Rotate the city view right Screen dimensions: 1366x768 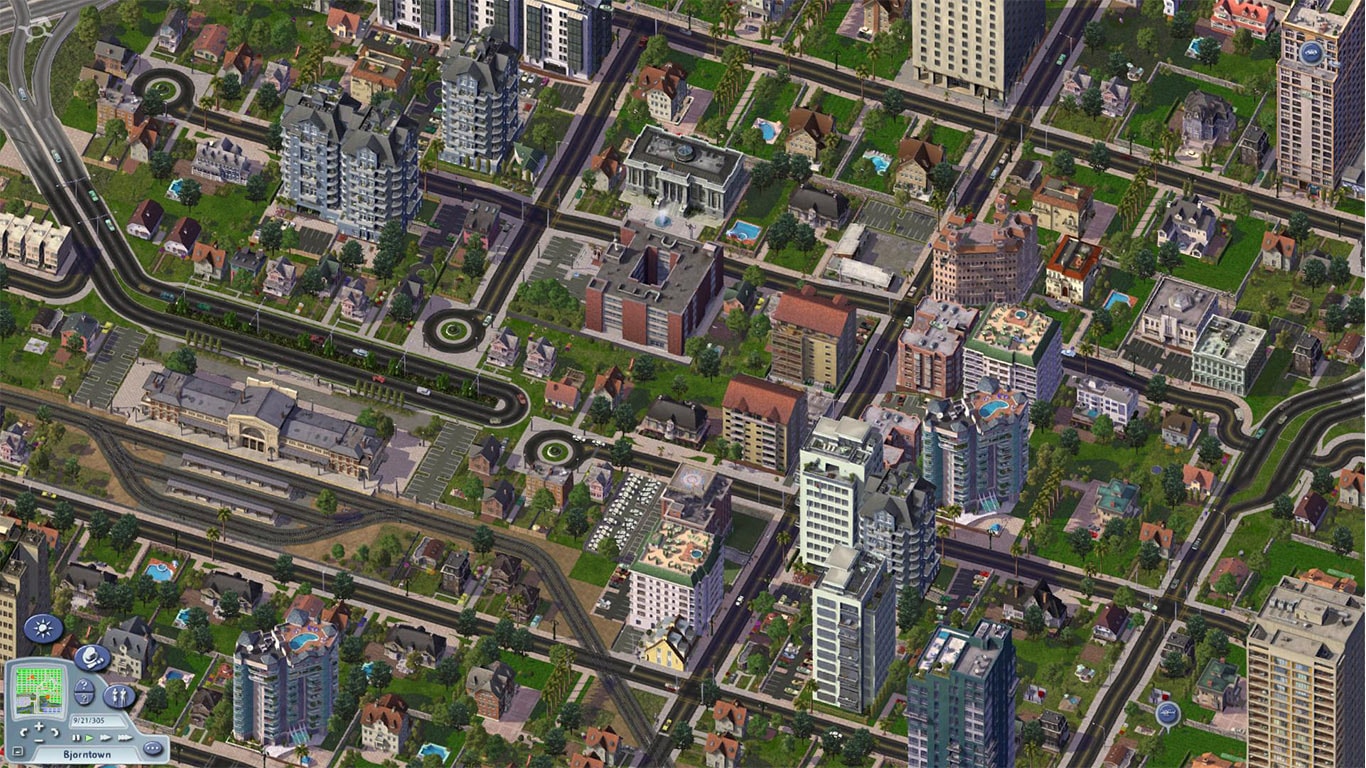tap(54, 733)
